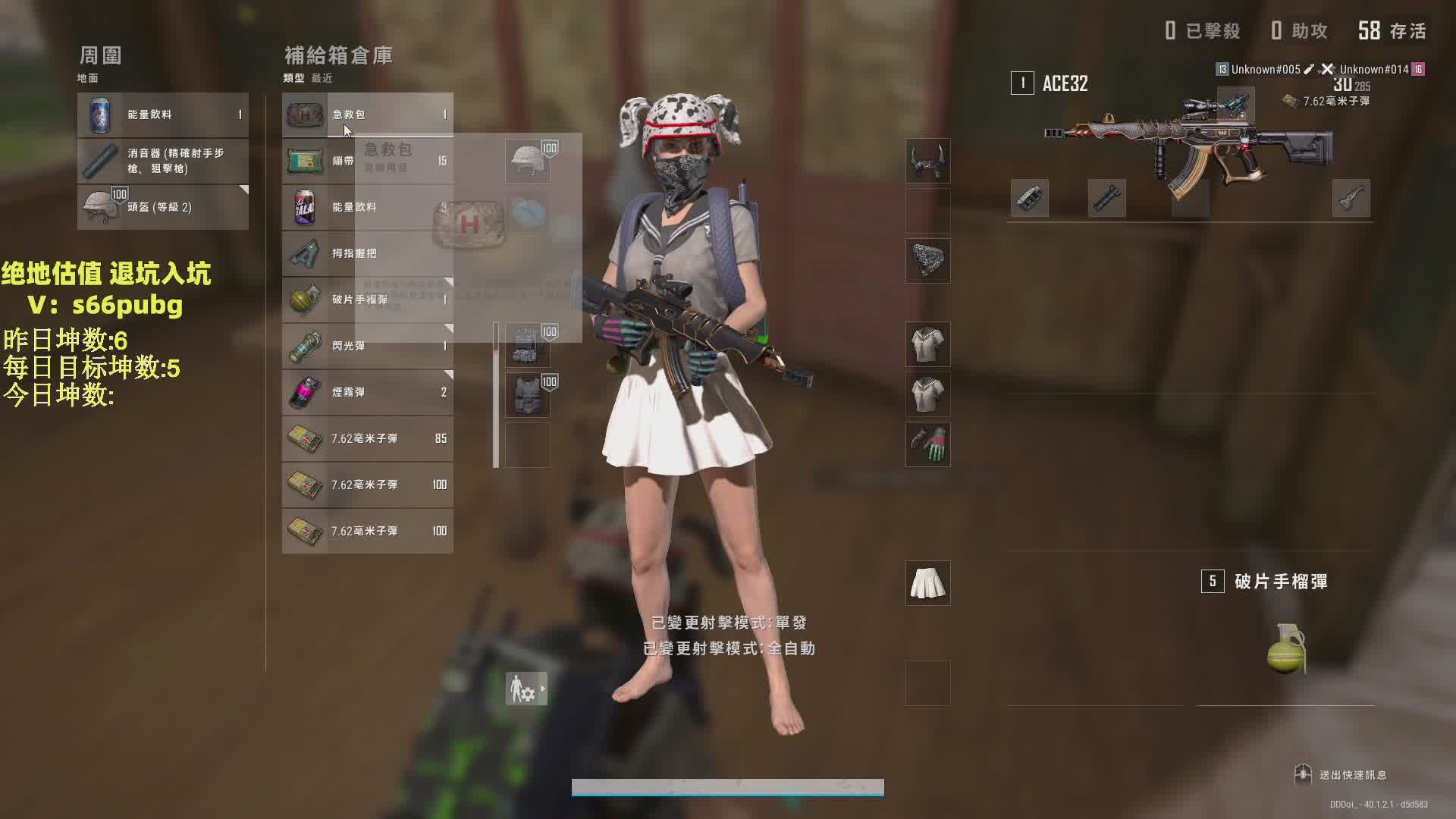Click the equipped gloves slot
1456x819 pixels.
click(x=927, y=444)
